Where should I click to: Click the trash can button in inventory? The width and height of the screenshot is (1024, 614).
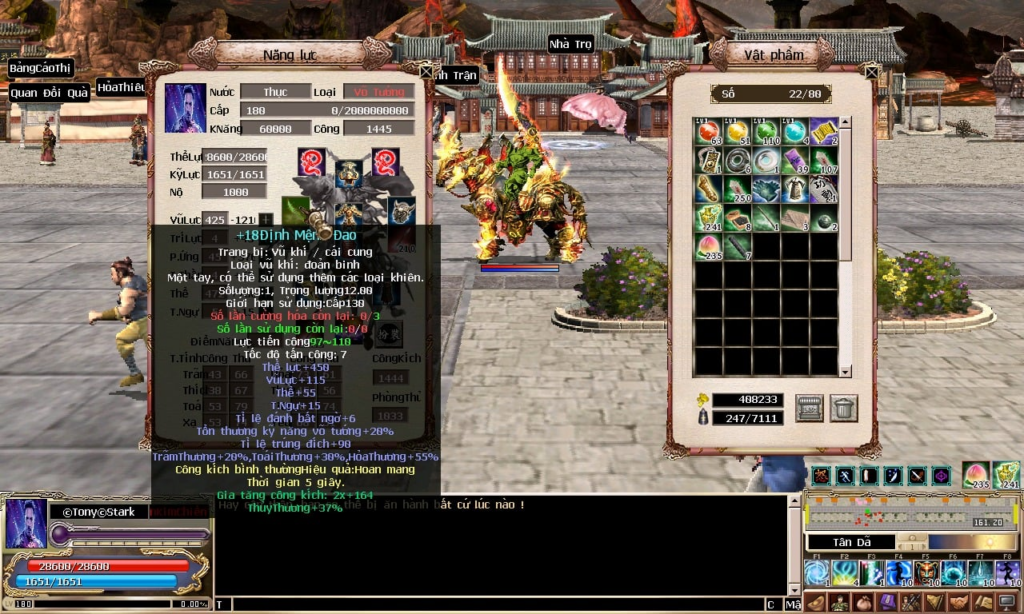point(843,408)
